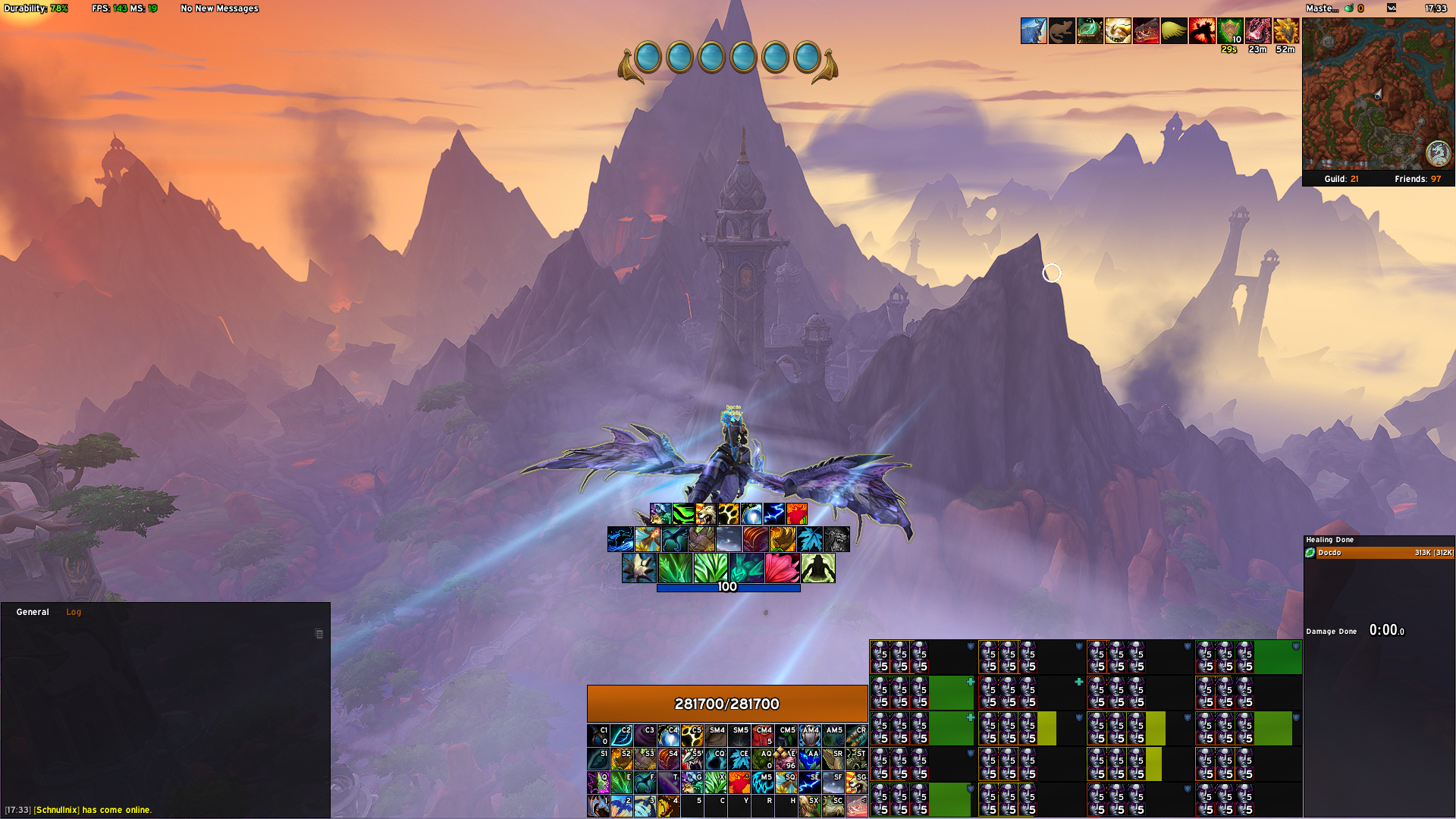Viewport: 1456px width, 819px height.
Task: Open the minimap
Action: click(x=1378, y=94)
